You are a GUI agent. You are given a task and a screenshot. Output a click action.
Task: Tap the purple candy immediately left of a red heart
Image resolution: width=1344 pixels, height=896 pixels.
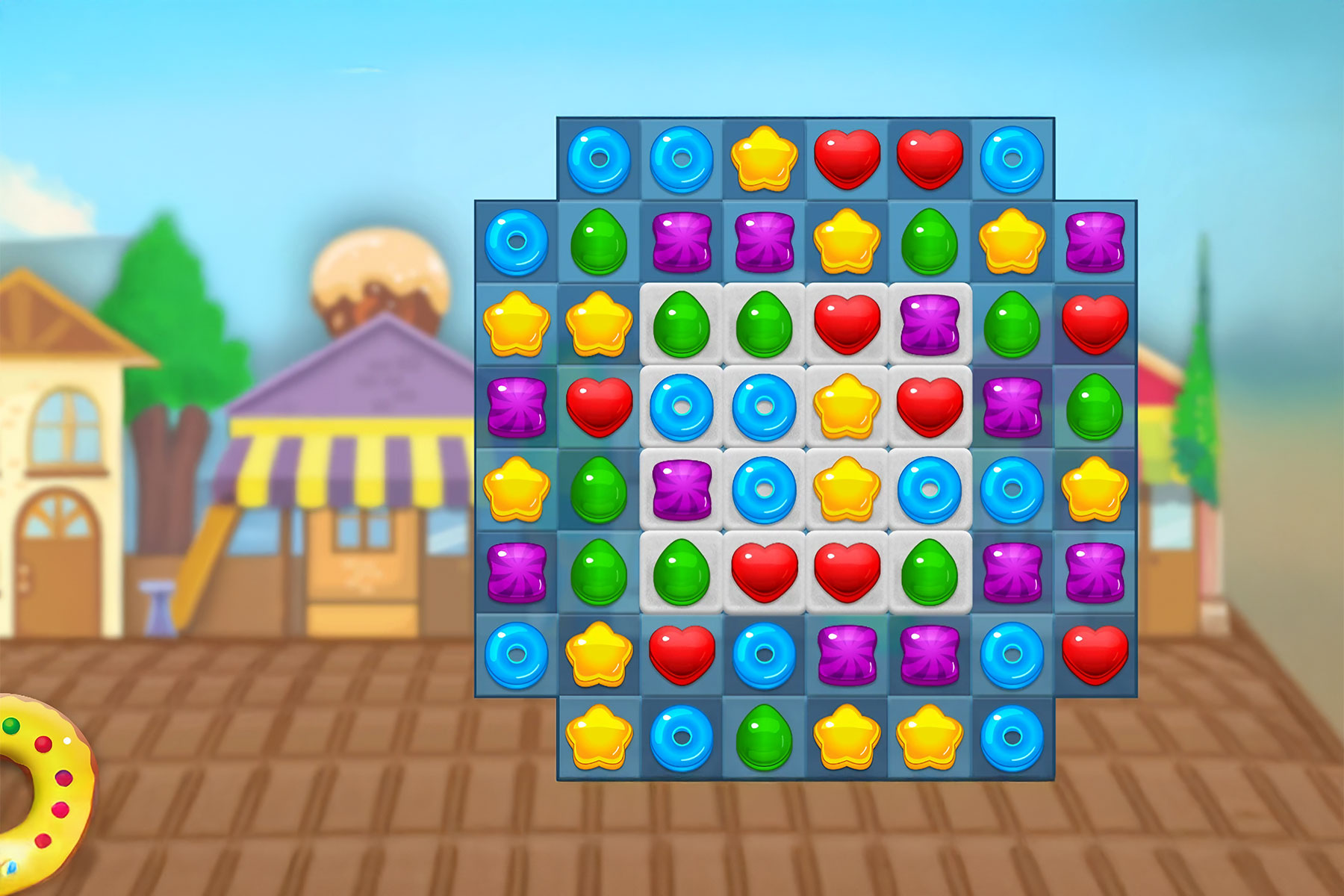click(x=516, y=408)
